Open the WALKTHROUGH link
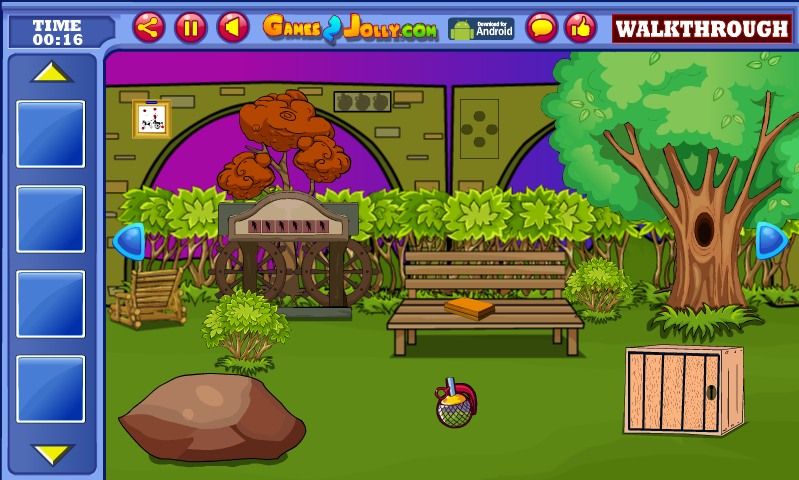Image resolution: width=799 pixels, height=480 pixels. [701, 28]
